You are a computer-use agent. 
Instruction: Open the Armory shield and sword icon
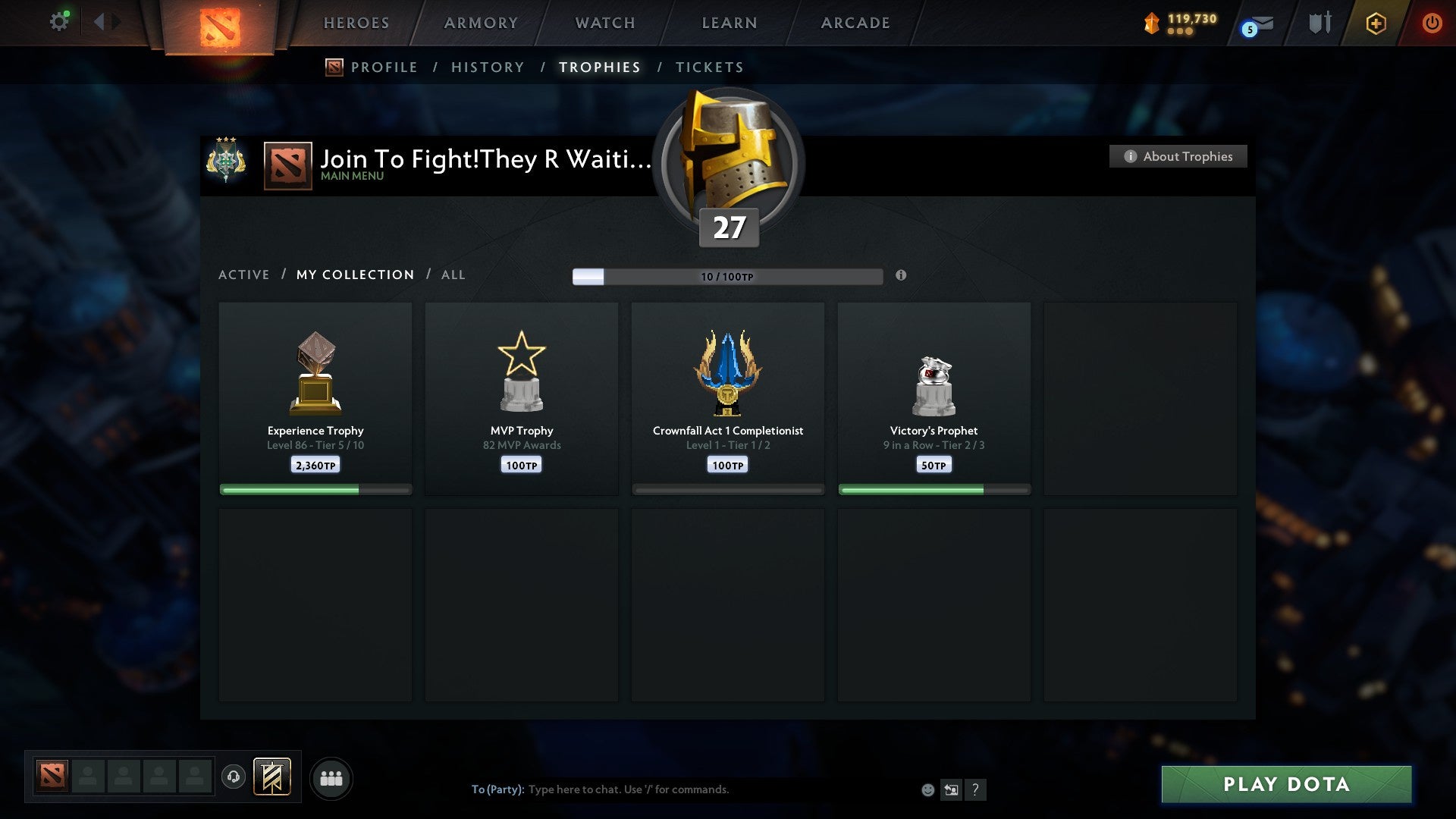pyautogui.click(x=1320, y=23)
